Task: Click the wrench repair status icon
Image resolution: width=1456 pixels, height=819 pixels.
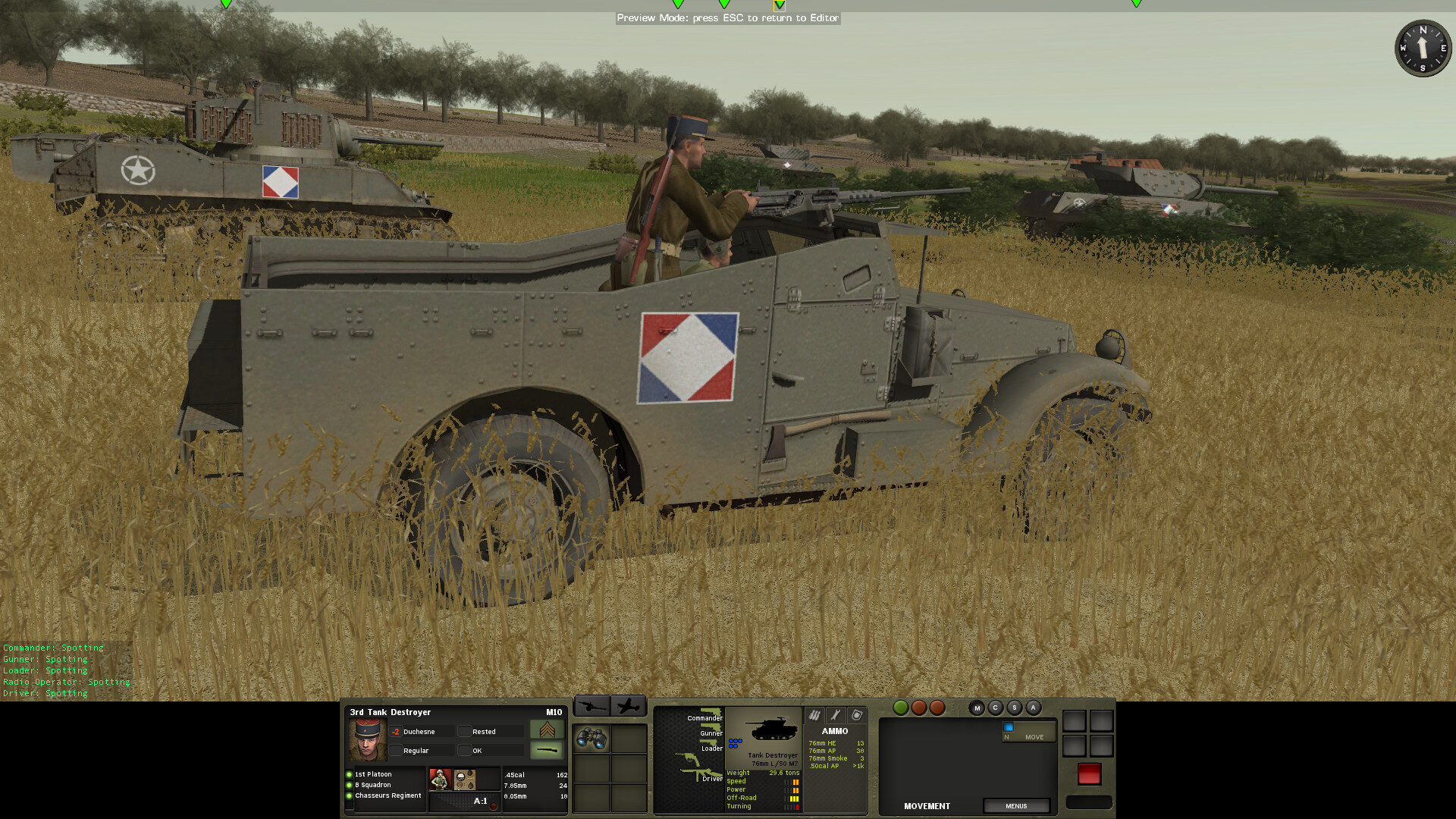Action: [834, 715]
